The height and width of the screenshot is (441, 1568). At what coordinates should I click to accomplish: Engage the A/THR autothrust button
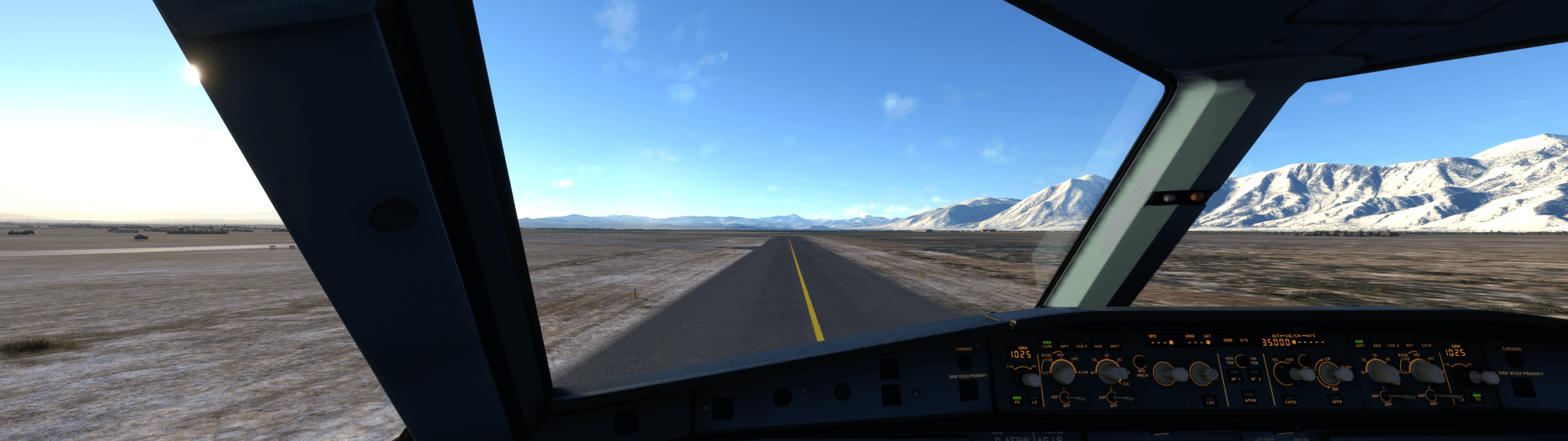click(x=1250, y=398)
